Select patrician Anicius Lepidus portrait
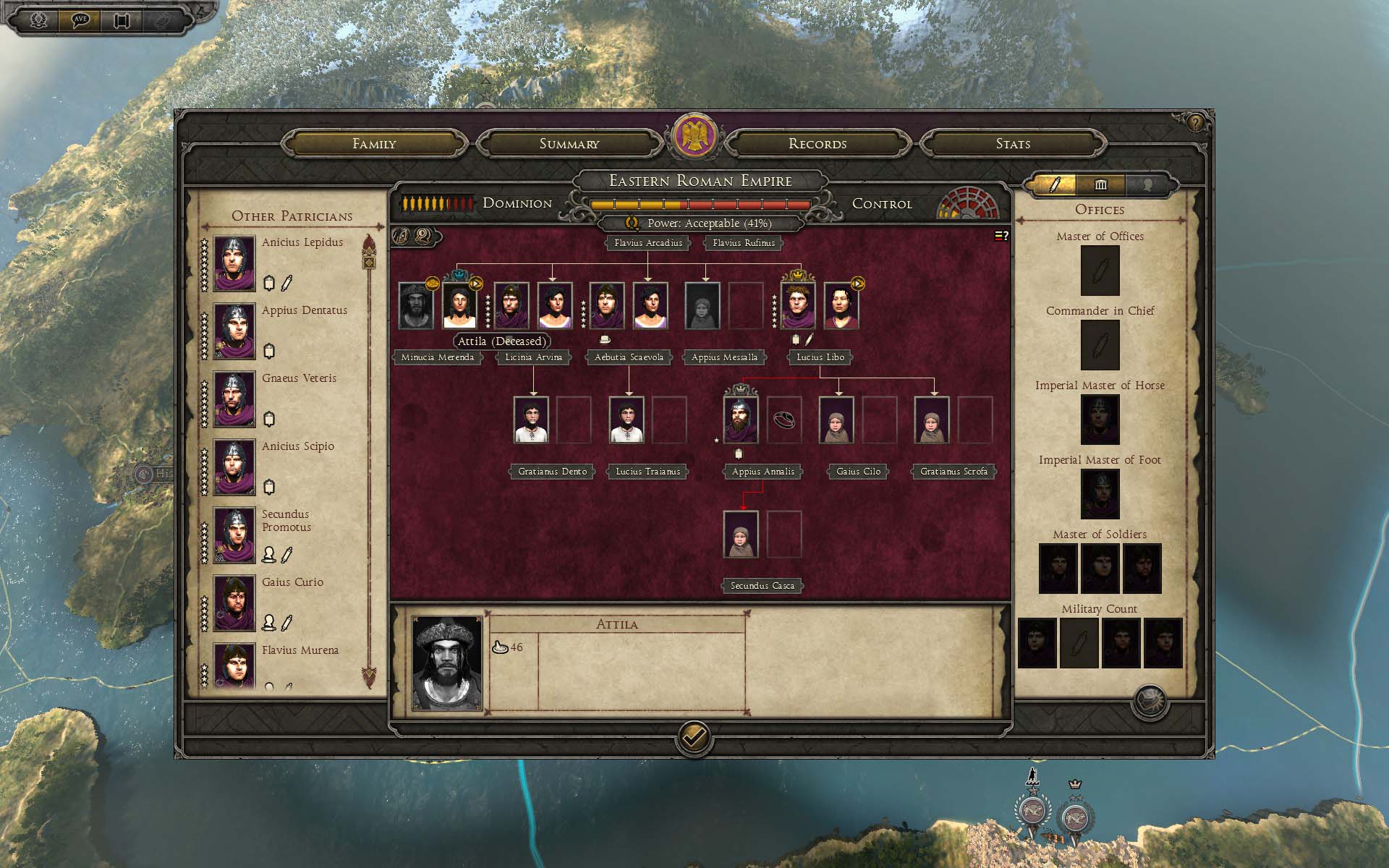This screenshot has height=868, width=1389. point(234,263)
